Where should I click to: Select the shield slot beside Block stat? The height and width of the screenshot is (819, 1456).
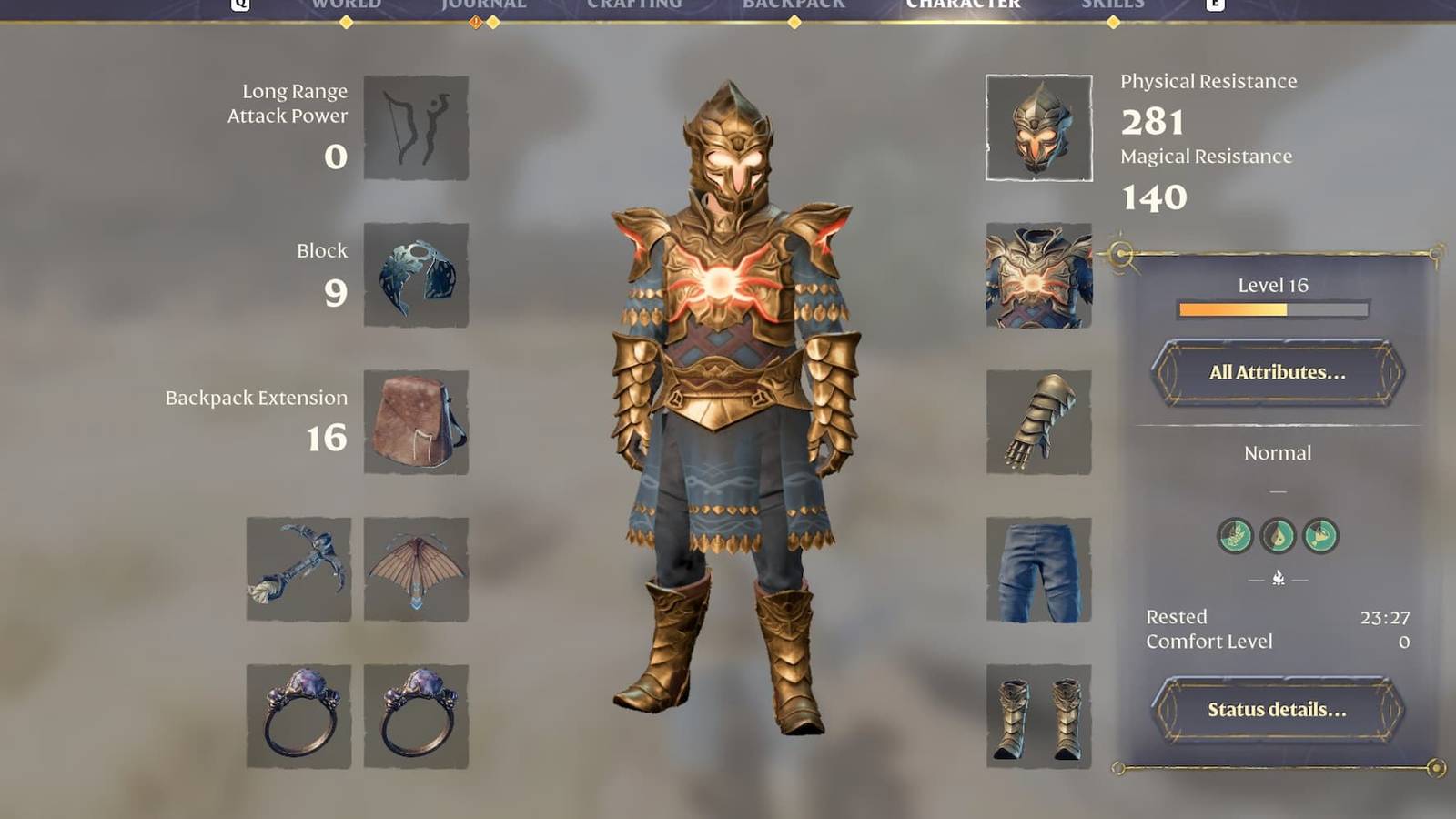[x=417, y=275]
